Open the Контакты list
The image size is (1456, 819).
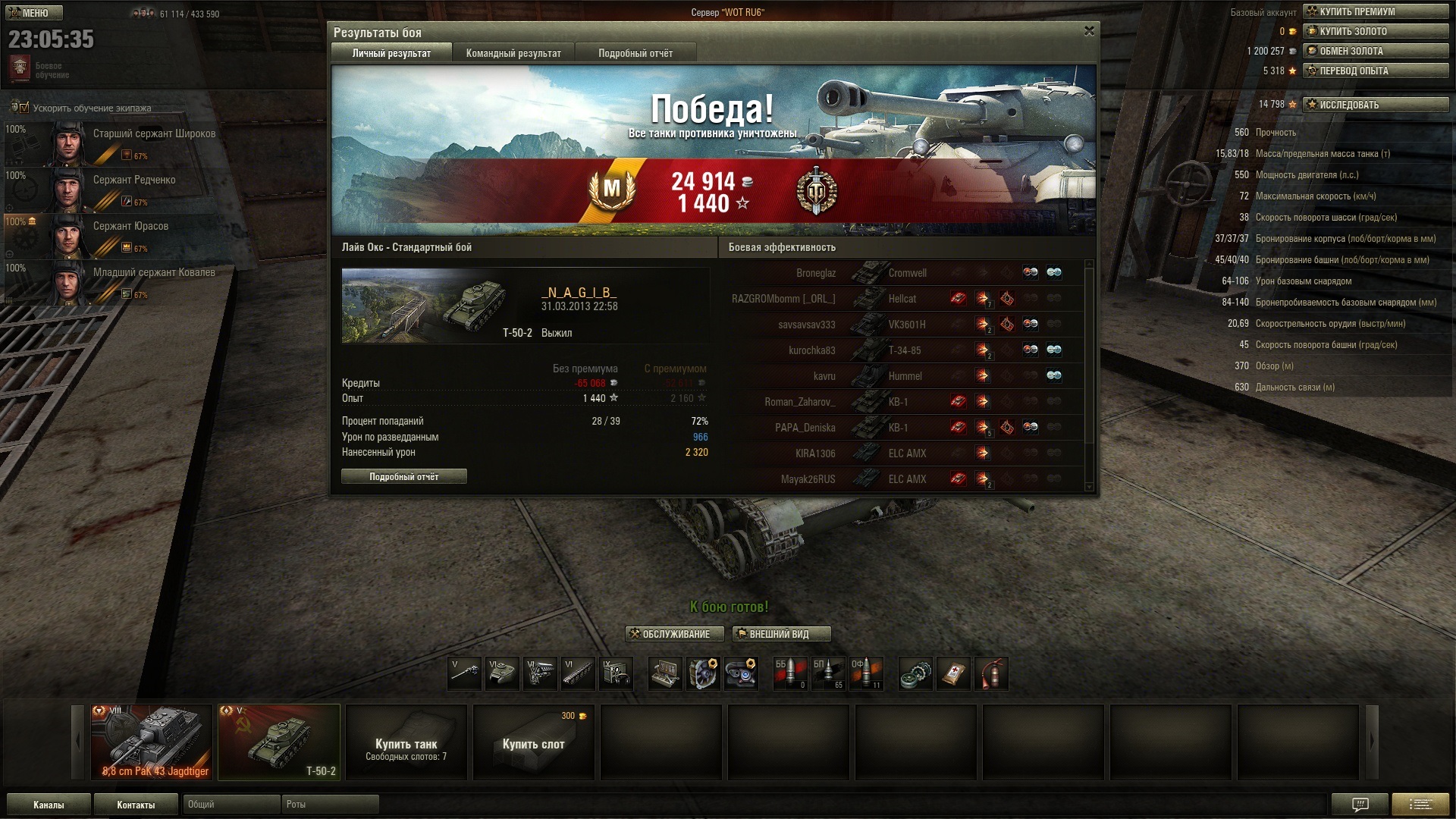136,805
